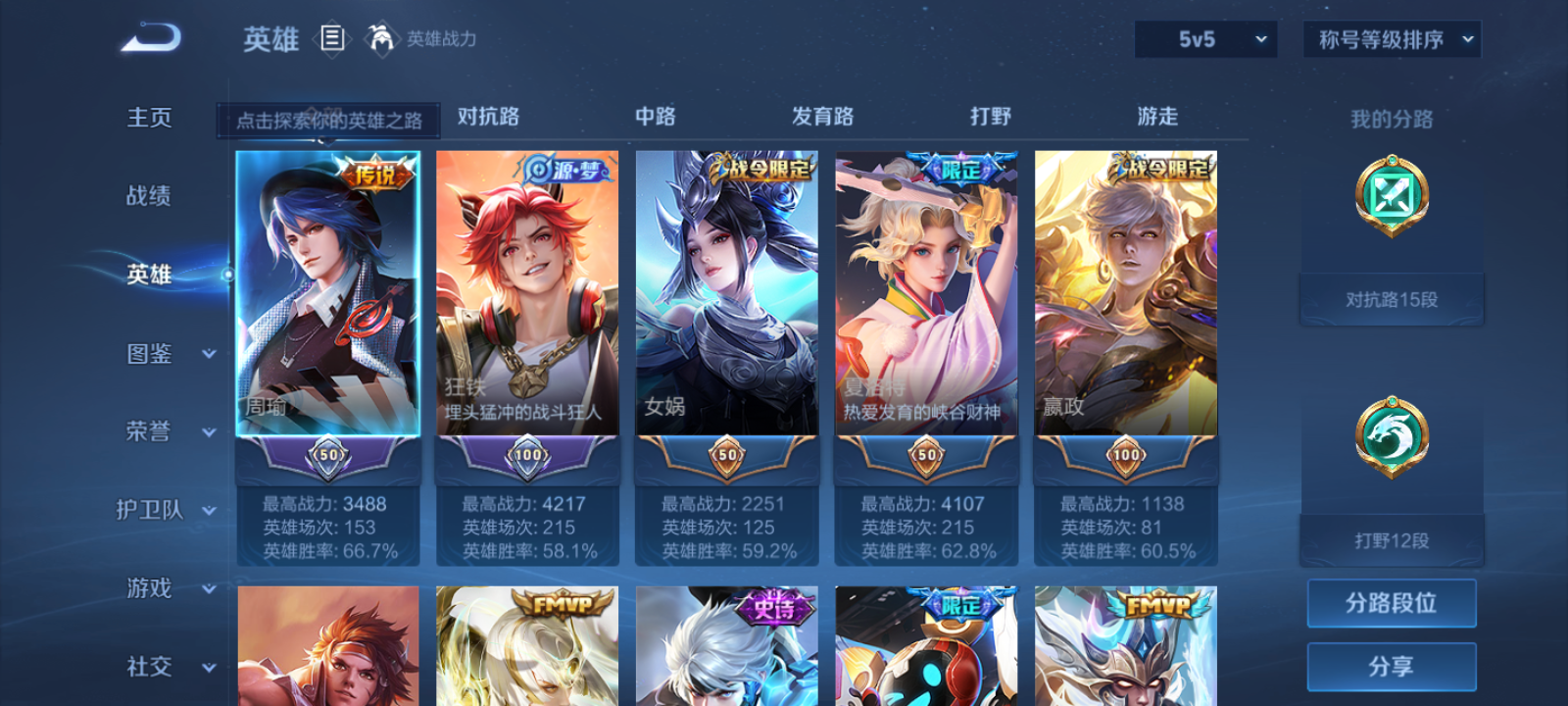Click the 分路段位 button
The width and height of the screenshot is (1568, 706).
(x=1391, y=603)
